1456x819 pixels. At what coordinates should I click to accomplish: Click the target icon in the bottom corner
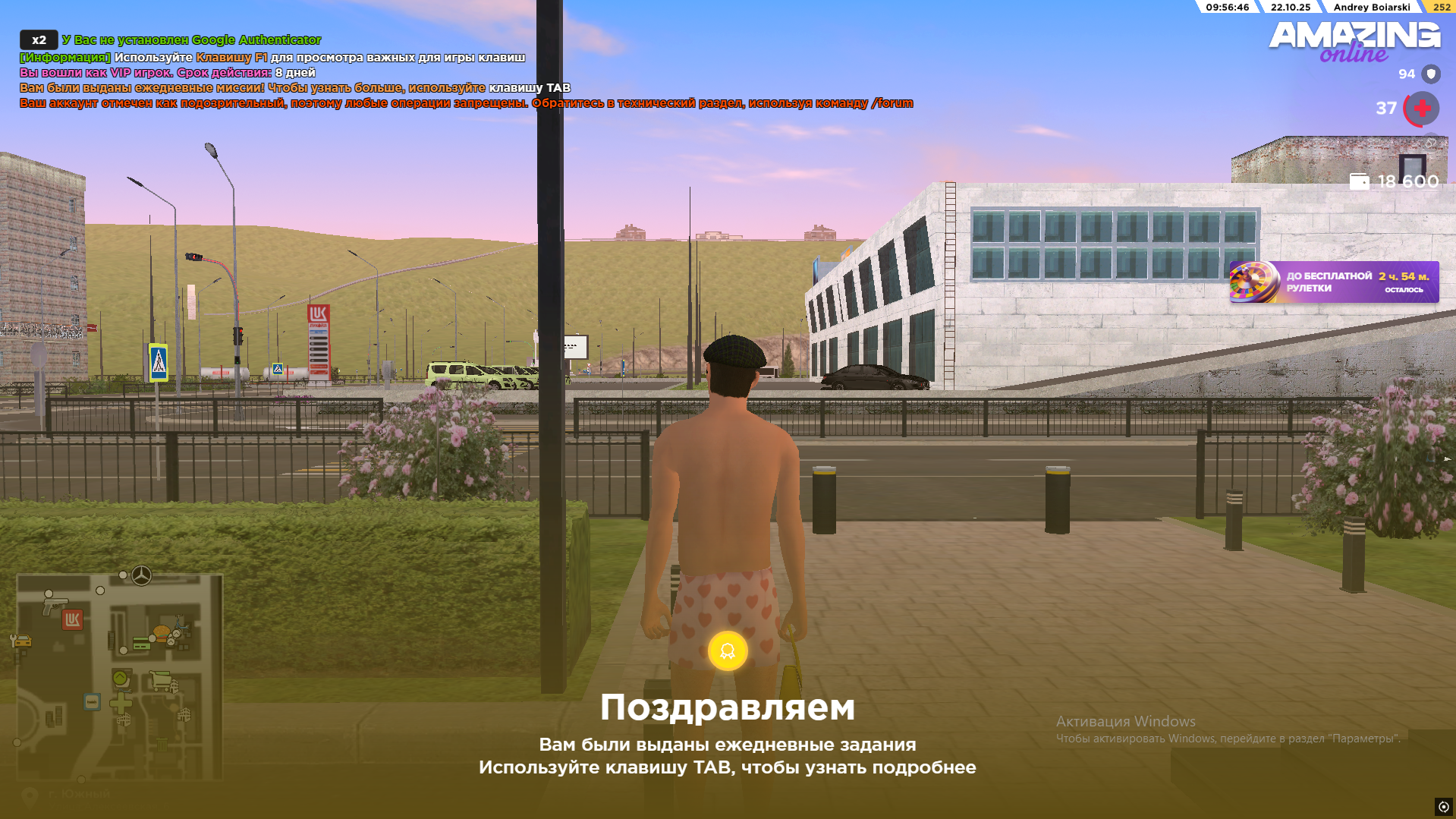pyautogui.click(x=1443, y=807)
